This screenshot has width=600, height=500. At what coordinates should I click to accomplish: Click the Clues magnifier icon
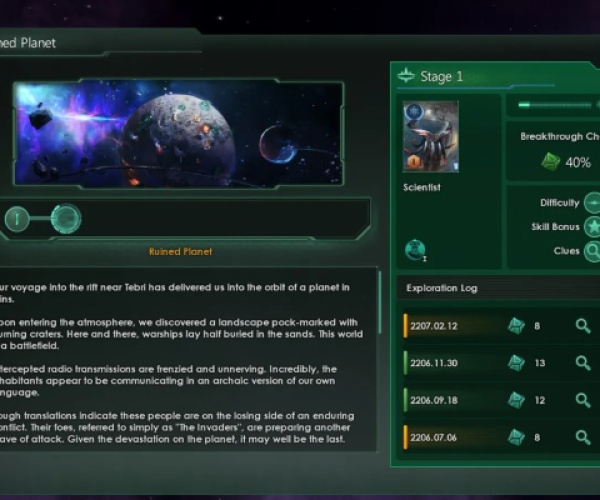click(x=592, y=251)
